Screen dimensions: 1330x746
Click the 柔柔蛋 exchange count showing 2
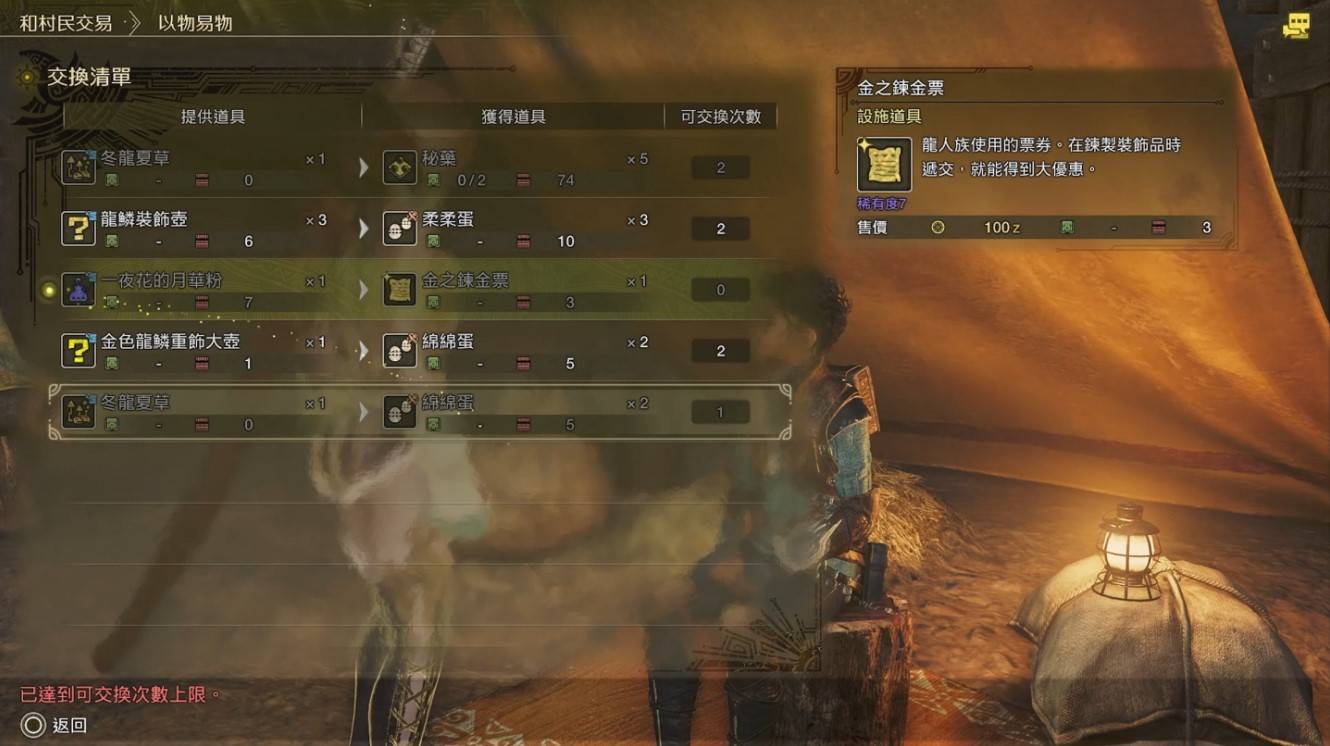[723, 228]
